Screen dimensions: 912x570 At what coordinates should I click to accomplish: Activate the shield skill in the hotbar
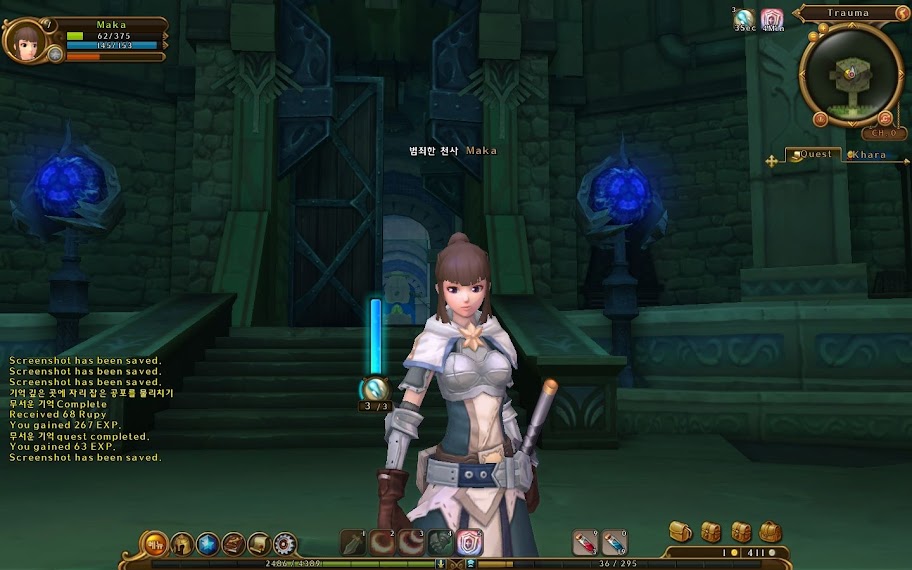pos(470,543)
